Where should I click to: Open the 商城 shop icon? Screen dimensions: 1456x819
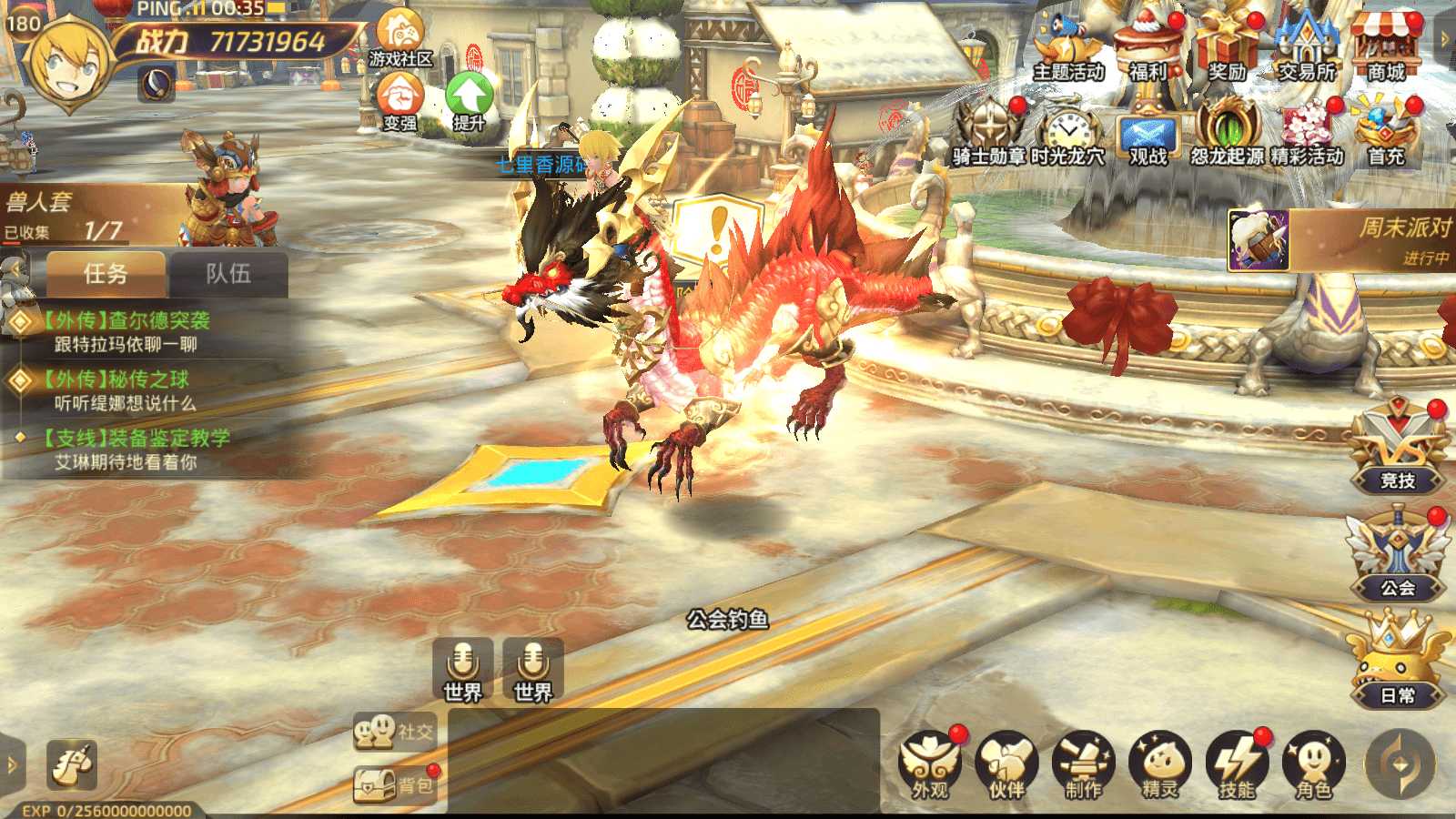pos(1385,45)
